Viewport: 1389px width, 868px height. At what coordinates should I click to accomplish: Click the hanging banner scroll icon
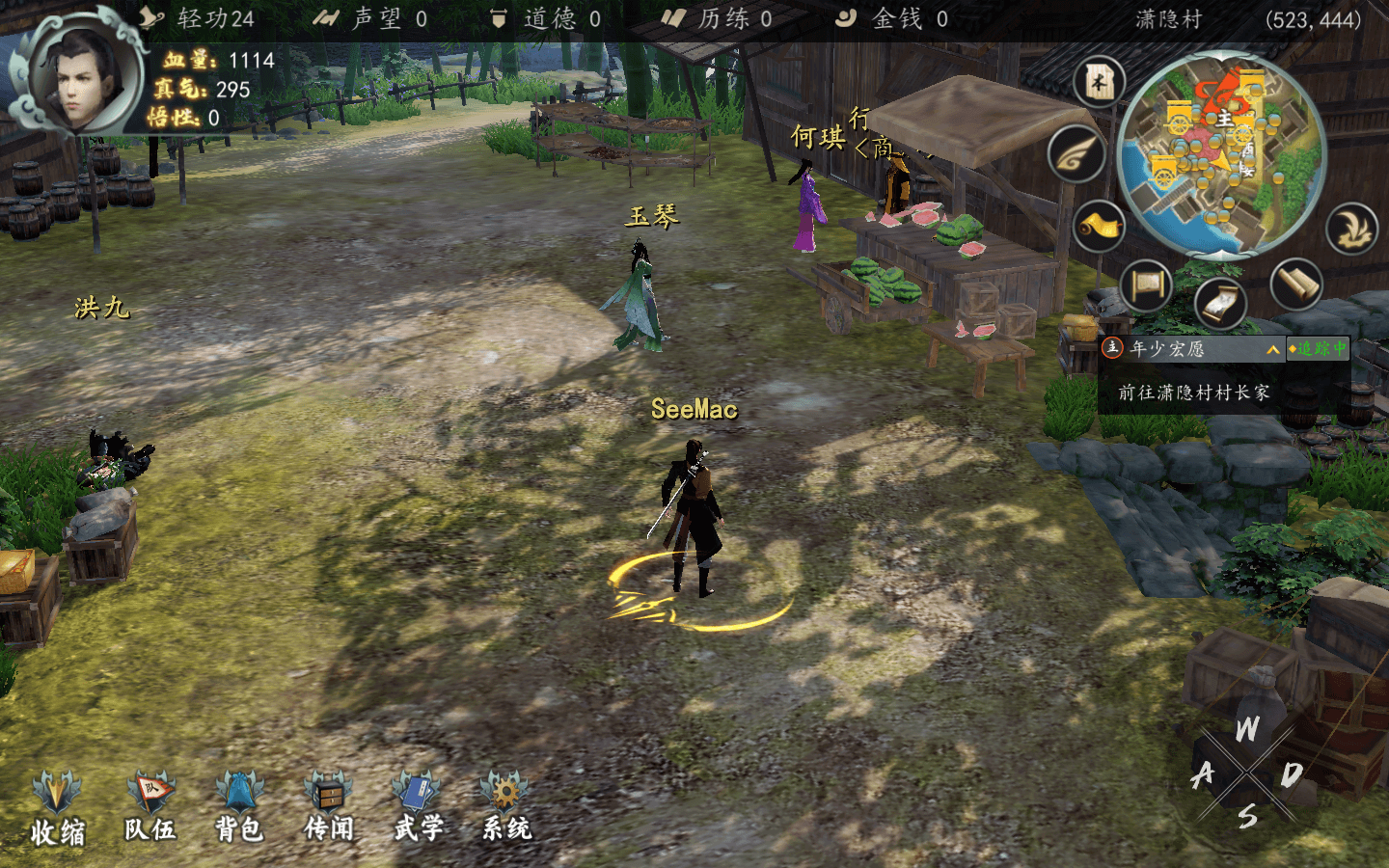pos(1146,286)
